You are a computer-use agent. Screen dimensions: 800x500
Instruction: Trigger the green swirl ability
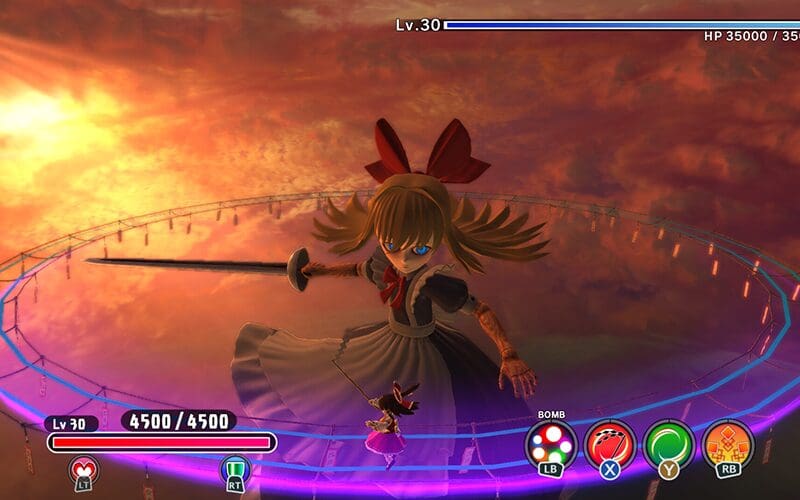(x=668, y=443)
